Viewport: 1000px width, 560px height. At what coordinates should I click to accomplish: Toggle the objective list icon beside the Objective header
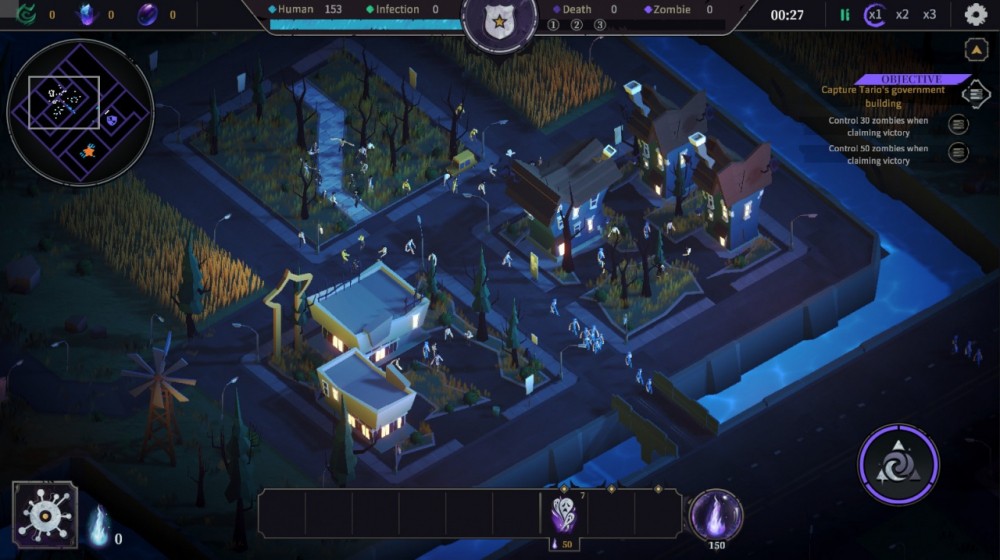976,93
